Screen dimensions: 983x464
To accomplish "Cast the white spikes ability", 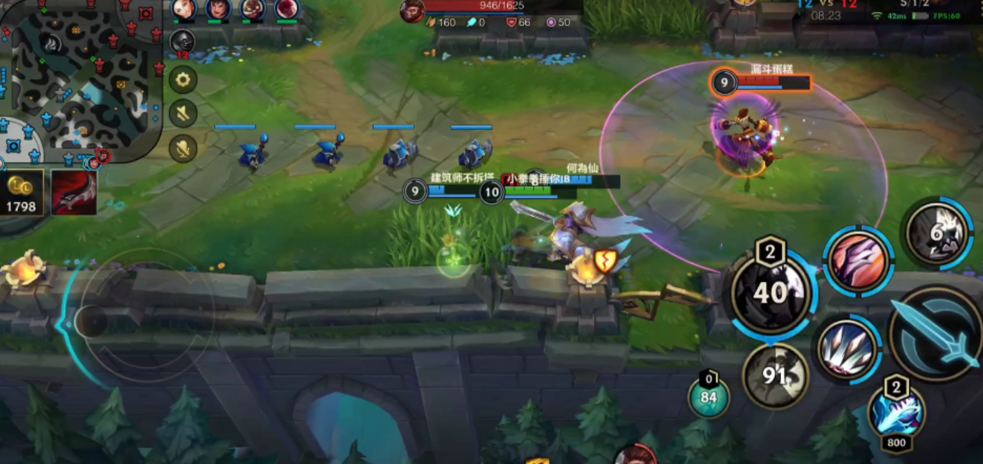I will pyautogui.click(x=846, y=349).
